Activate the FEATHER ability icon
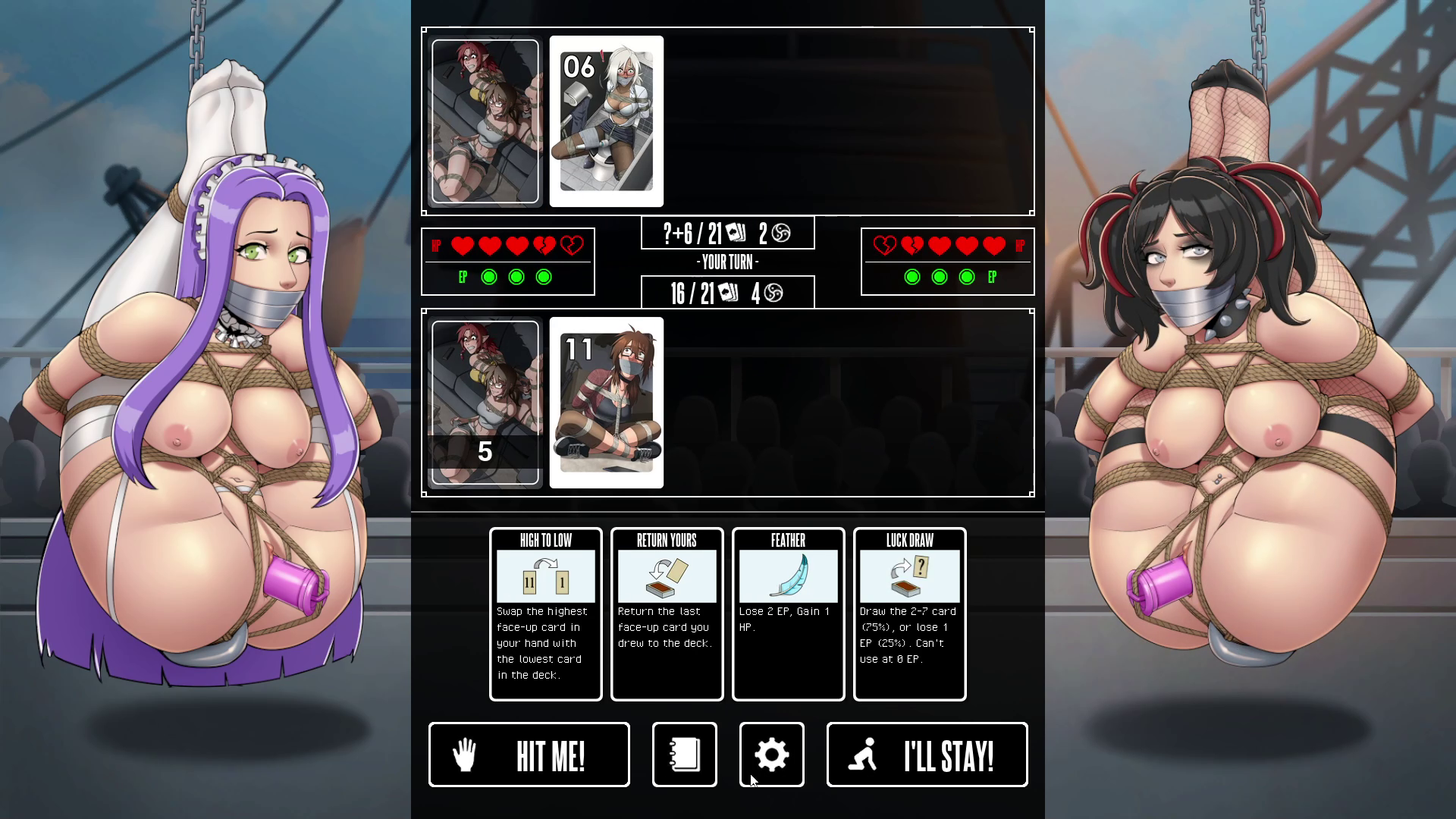Image resolution: width=1456 pixels, height=819 pixels. (x=788, y=576)
